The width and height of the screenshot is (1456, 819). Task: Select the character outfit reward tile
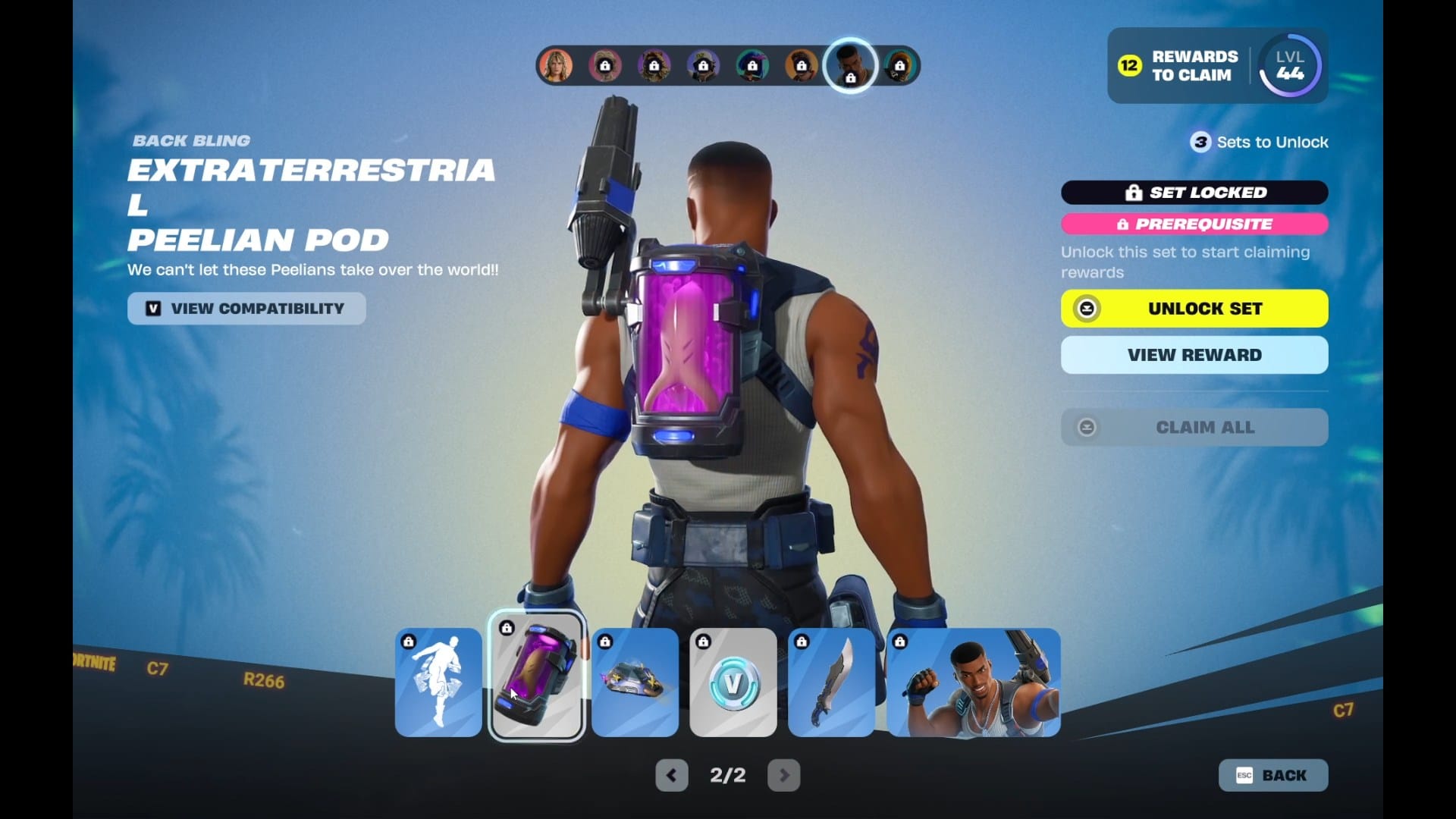tap(974, 682)
